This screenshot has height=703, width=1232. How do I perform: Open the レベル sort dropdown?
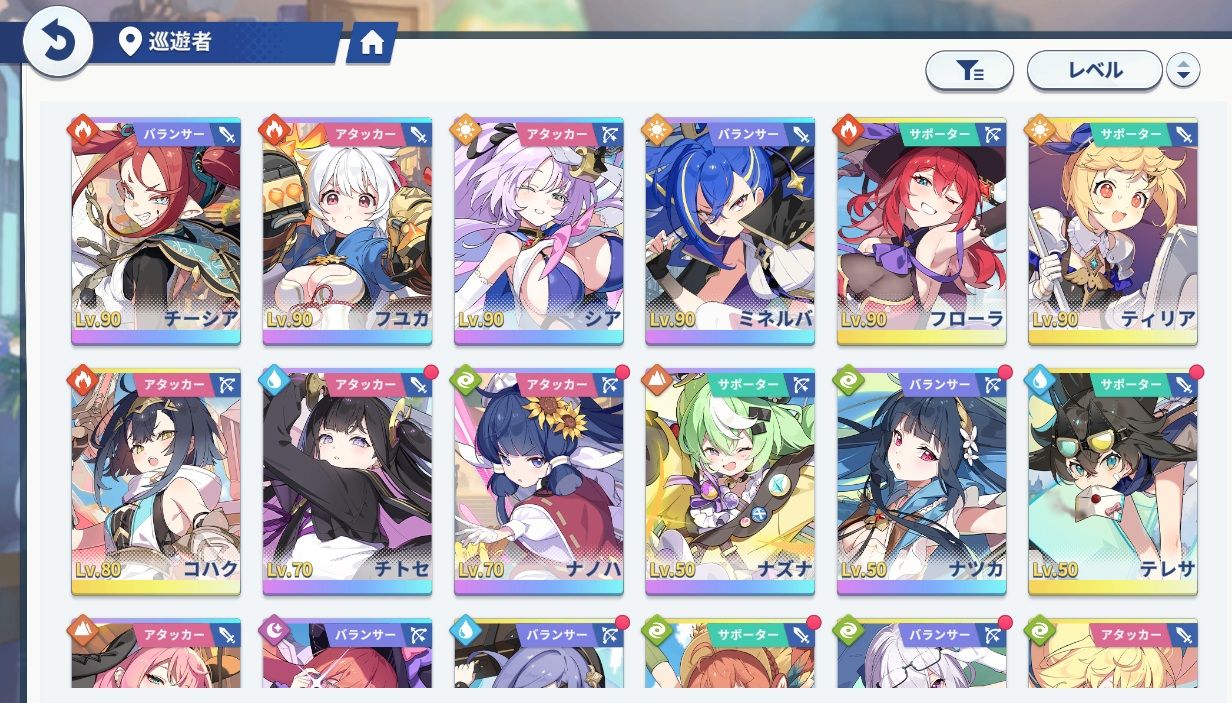pos(1094,70)
